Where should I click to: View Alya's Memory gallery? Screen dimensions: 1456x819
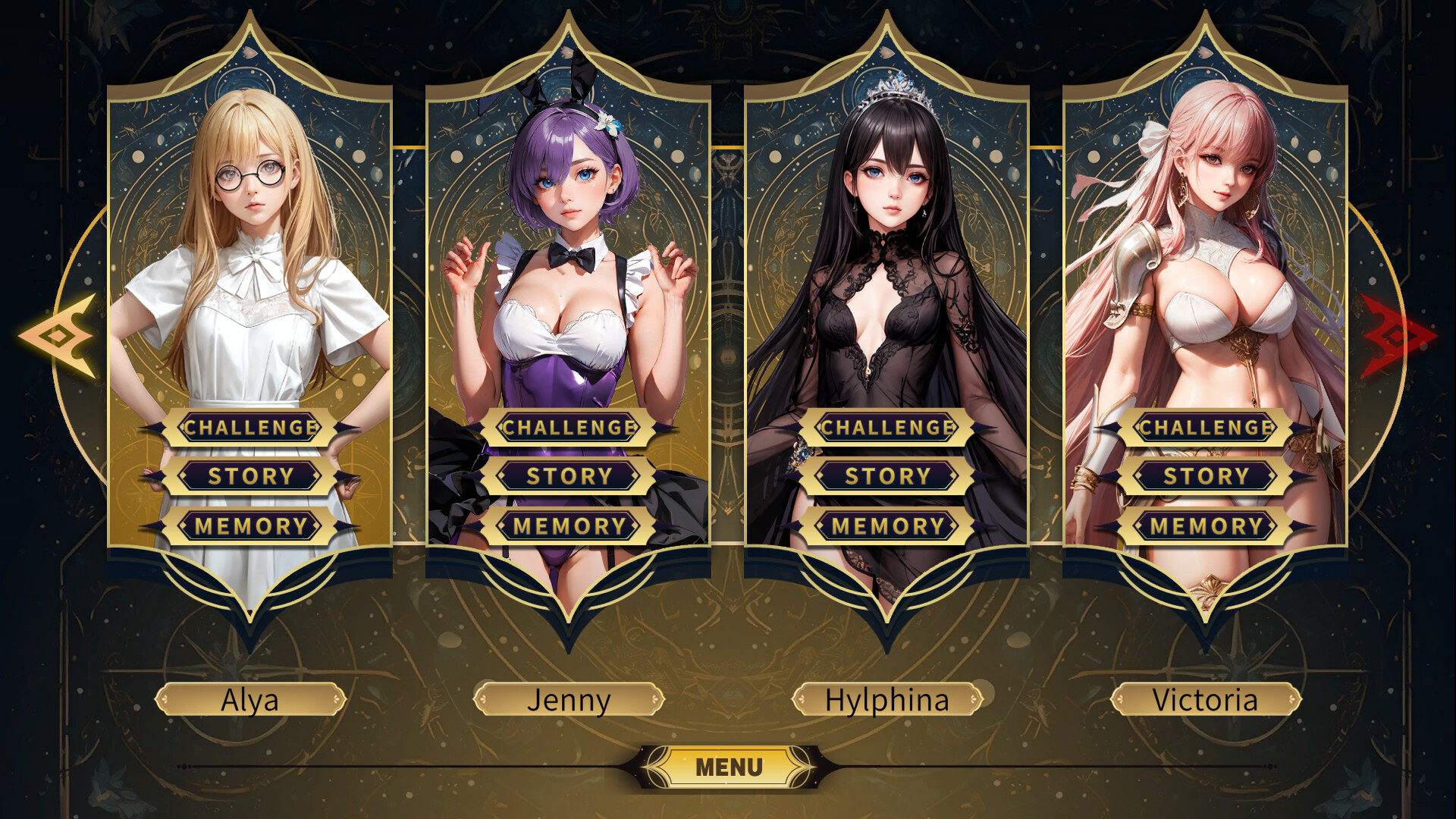pyautogui.click(x=250, y=526)
